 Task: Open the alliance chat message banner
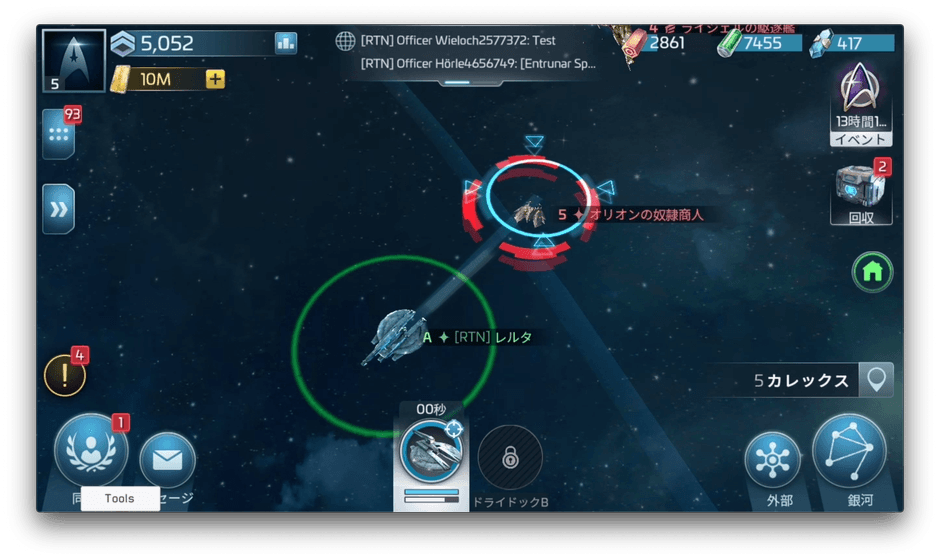point(467,52)
